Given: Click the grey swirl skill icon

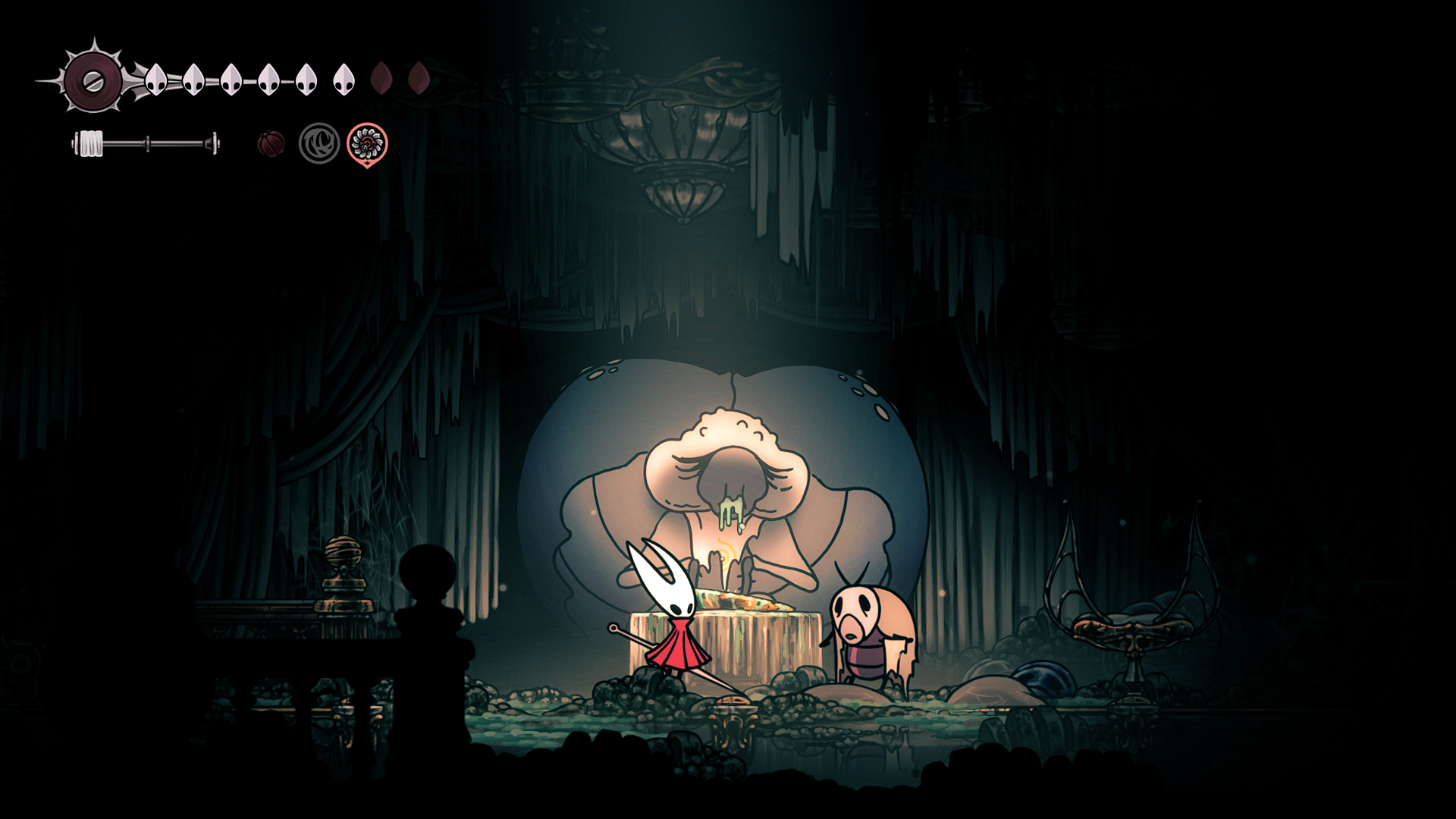Looking at the screenshot, I should click(319, 143).
